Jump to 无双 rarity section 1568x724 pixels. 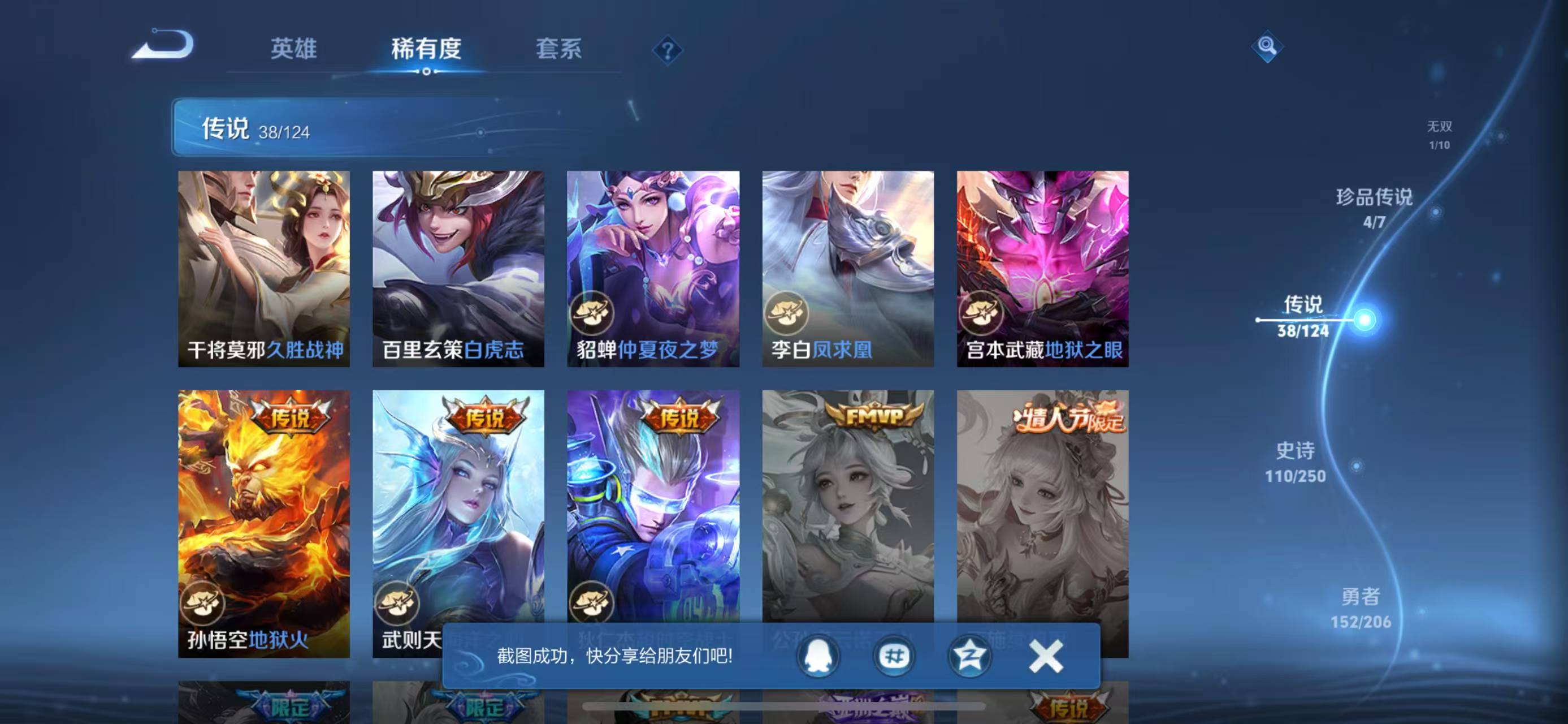[x=1439, y=134]
